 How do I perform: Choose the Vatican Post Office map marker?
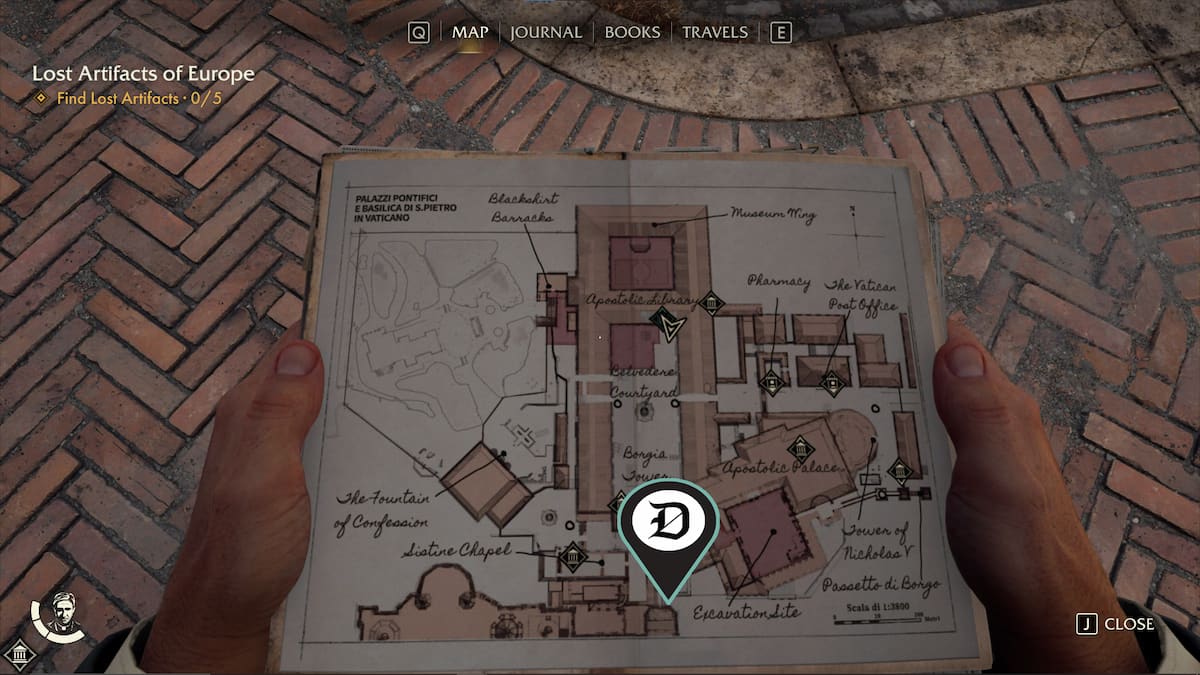832,382
